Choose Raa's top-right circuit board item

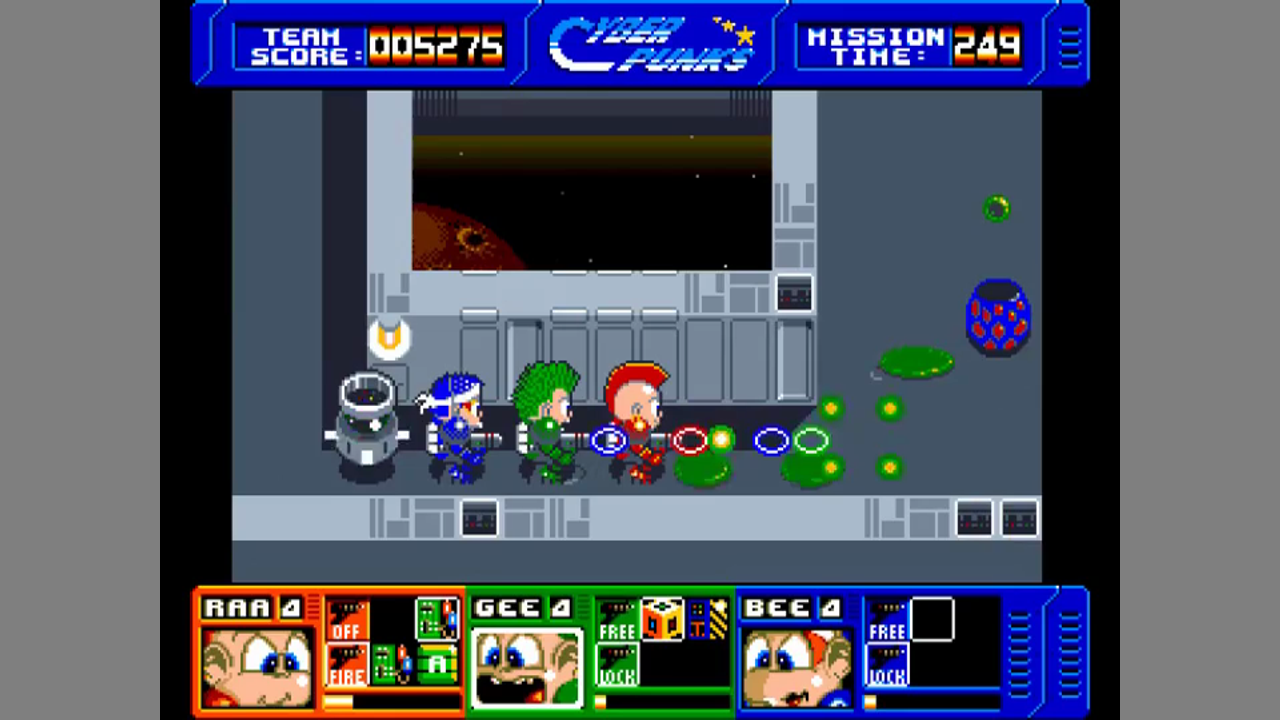click(436, 619)
